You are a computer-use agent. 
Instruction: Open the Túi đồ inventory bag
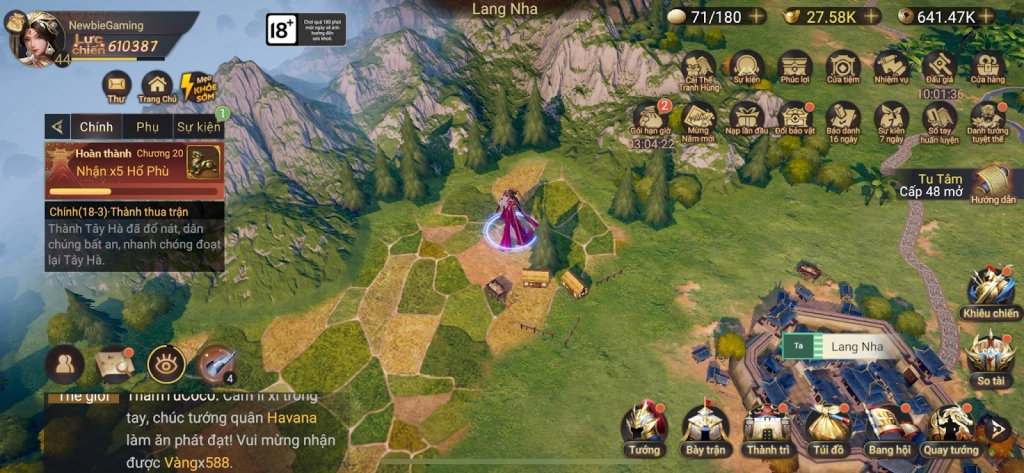click(x=828, y=426)
